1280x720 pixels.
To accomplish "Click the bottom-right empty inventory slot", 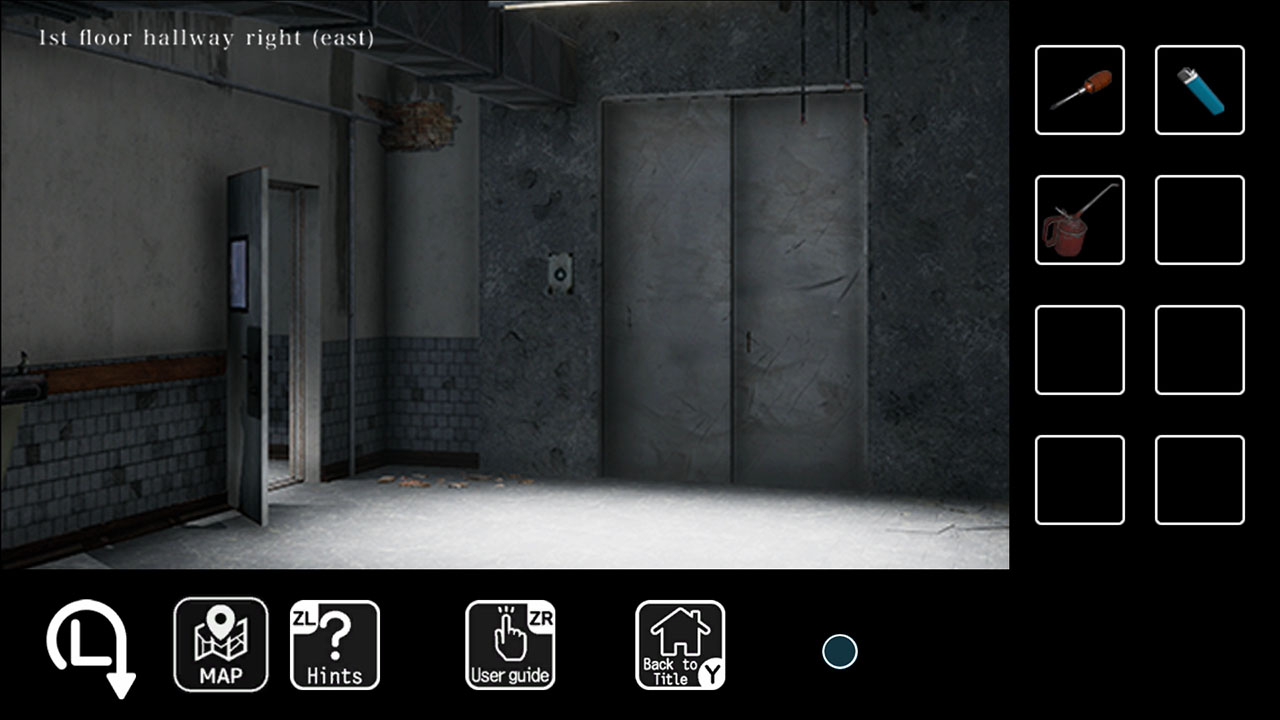I will click(x=1199, y=480).
